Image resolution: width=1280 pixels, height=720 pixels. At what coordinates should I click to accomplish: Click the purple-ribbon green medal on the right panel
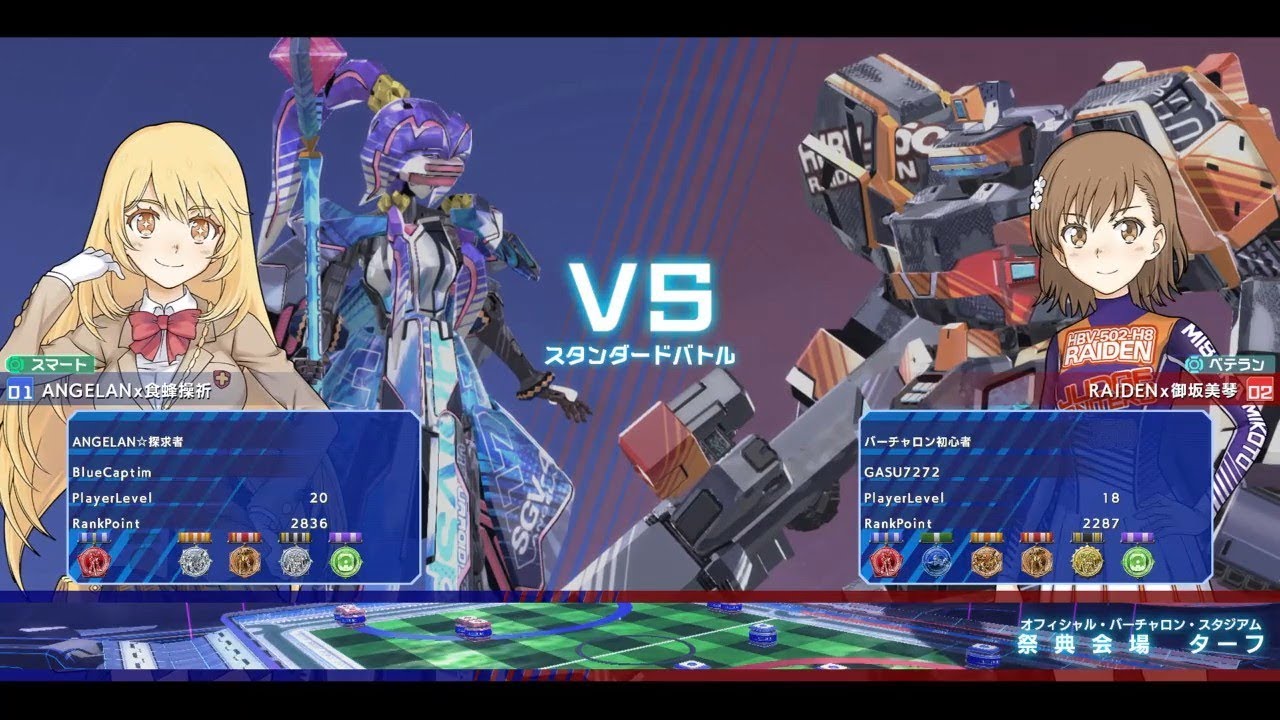click(1135, 562)
